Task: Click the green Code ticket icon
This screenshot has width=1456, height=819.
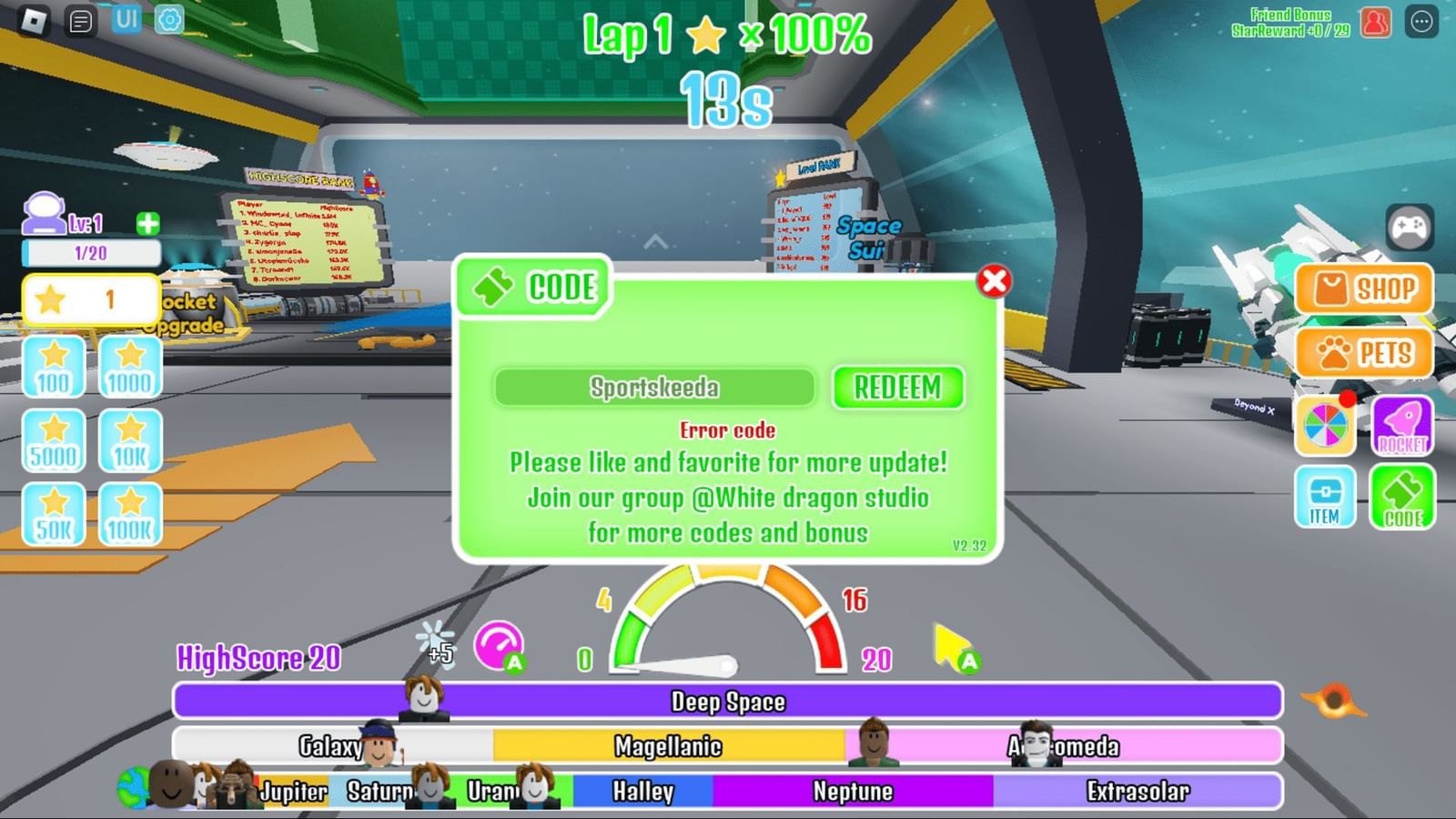Action: [1401, 499]
